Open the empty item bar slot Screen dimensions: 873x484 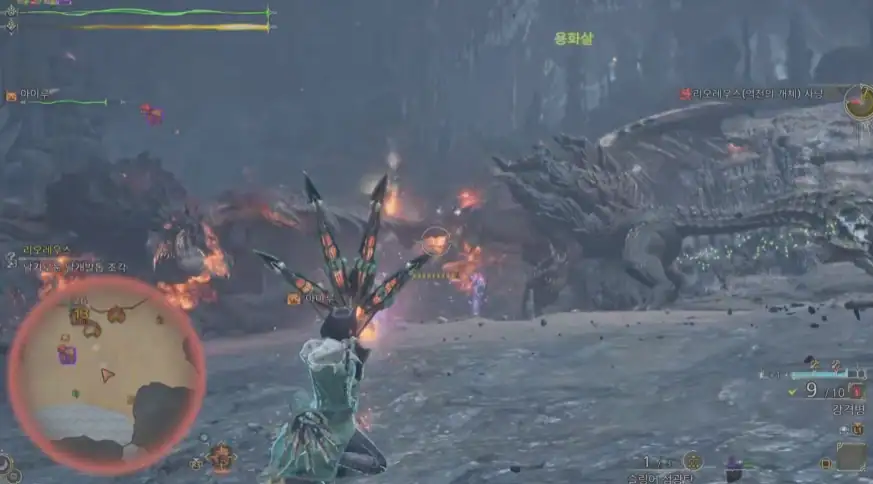click(851, 457)
